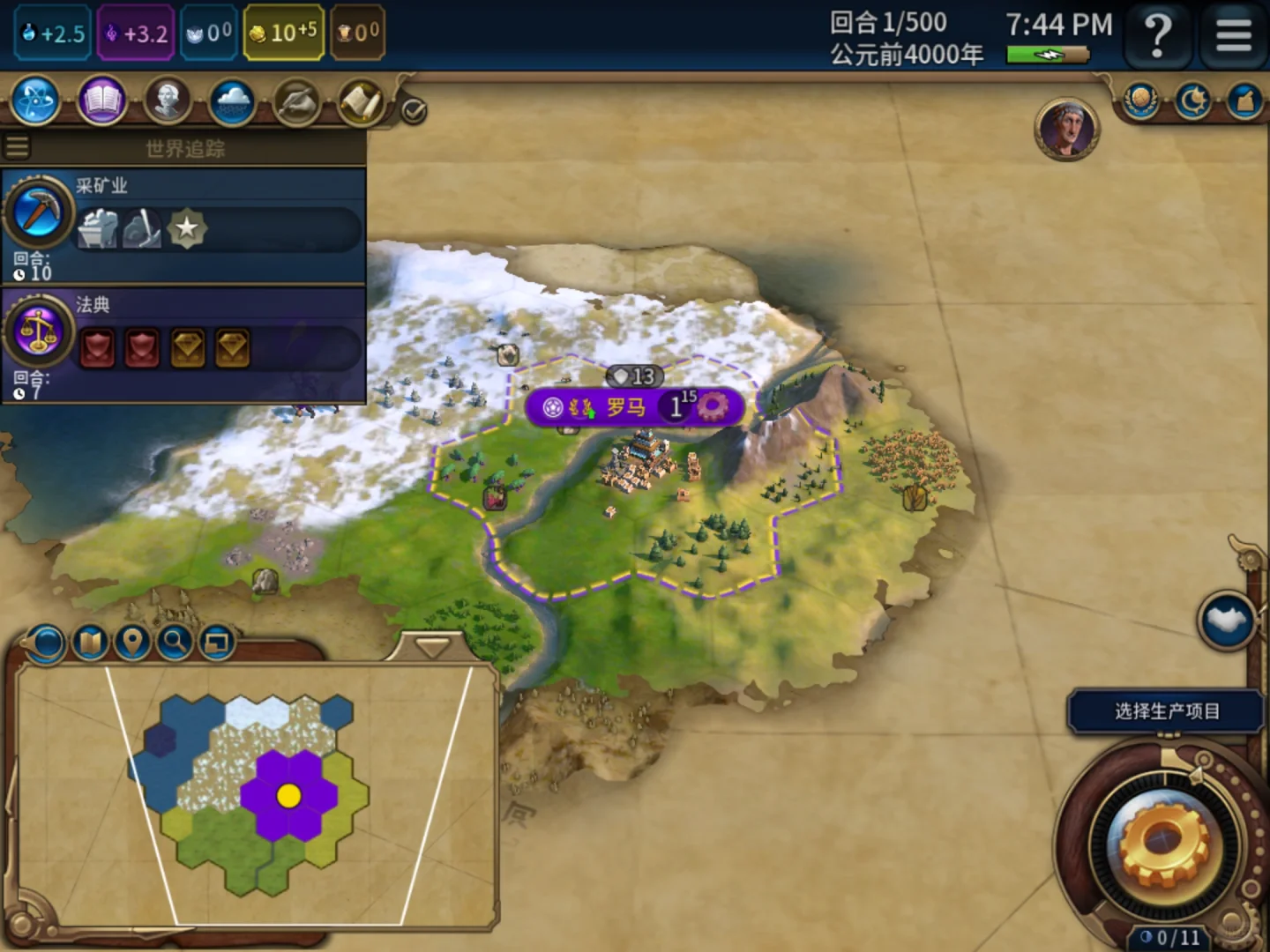Choose production via 选择生产项目 button

click(x=1166, y=711)
